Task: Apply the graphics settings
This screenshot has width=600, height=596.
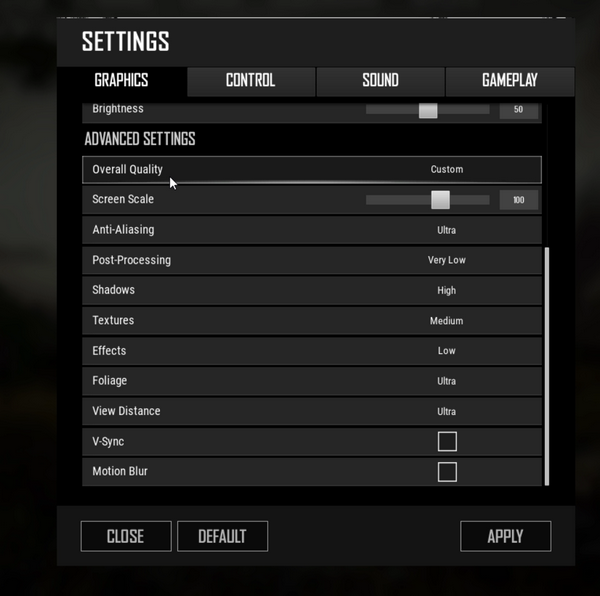Action: coord(505,536)
